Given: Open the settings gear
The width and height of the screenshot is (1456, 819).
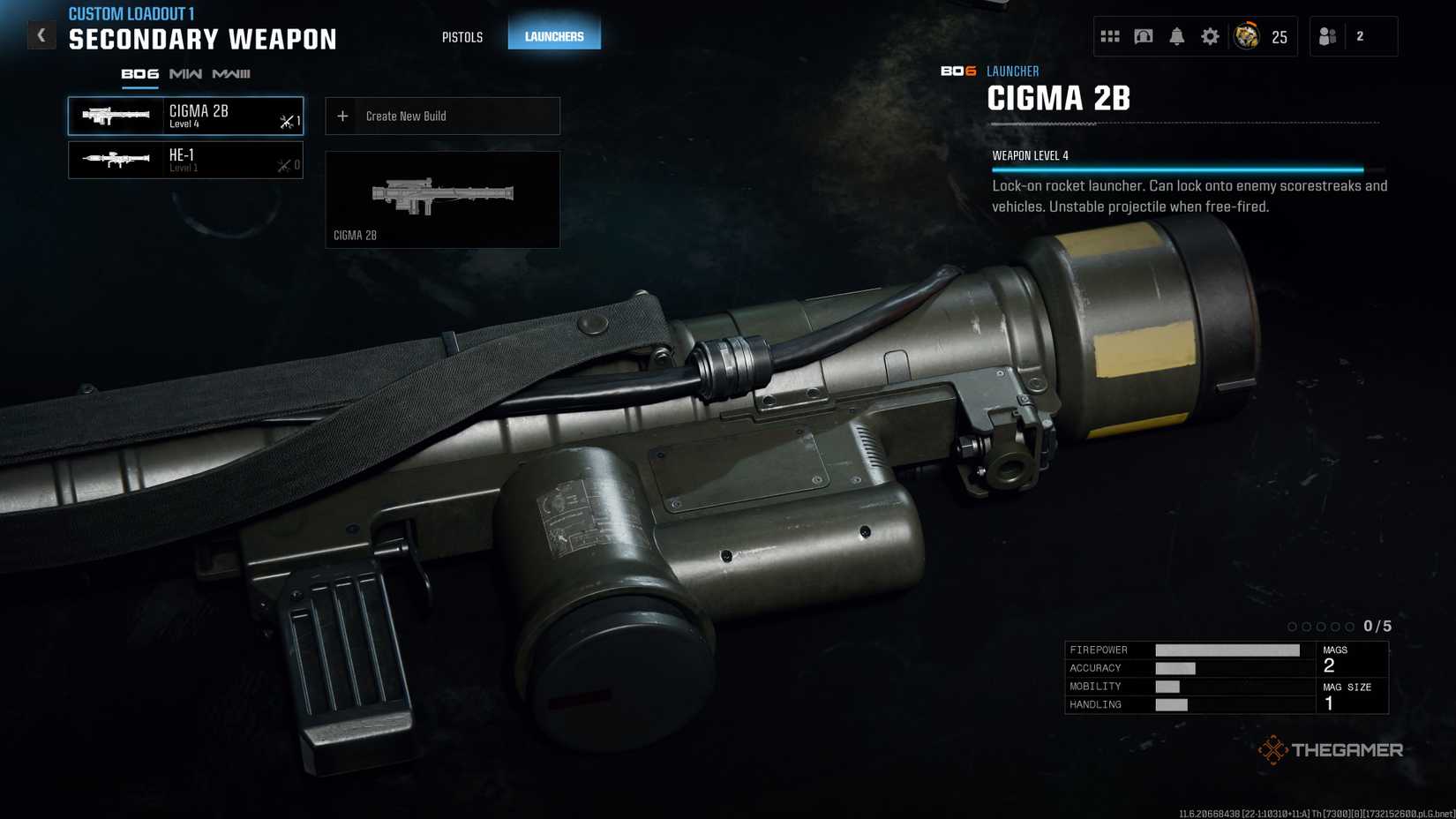Looking at the screenshot, I should pyautogui.click(x=1209, y=36).
